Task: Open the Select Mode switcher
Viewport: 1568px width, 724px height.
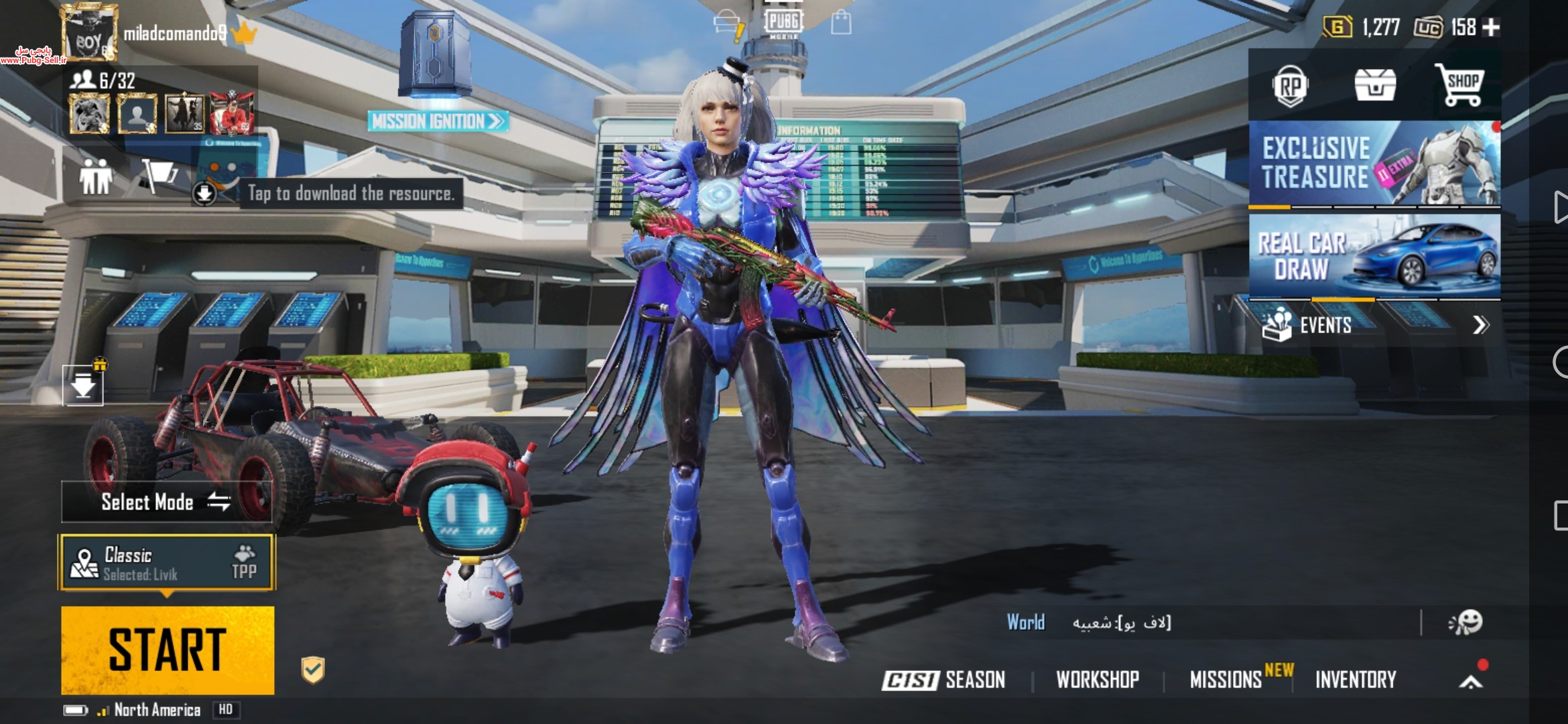Action: 166,502
